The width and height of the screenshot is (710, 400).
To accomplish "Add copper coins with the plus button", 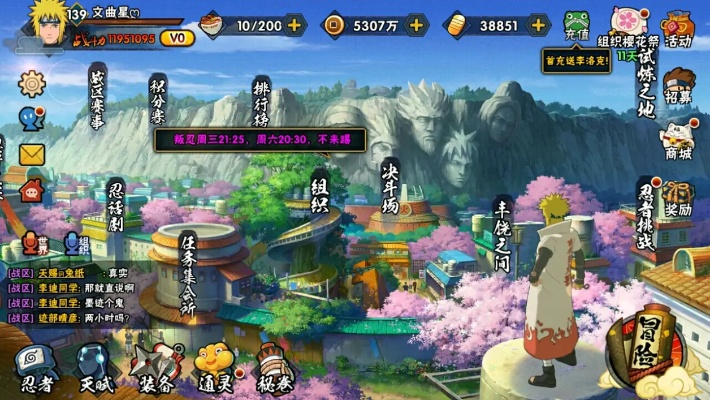I will pyautogui.click(x=417, y=25).
